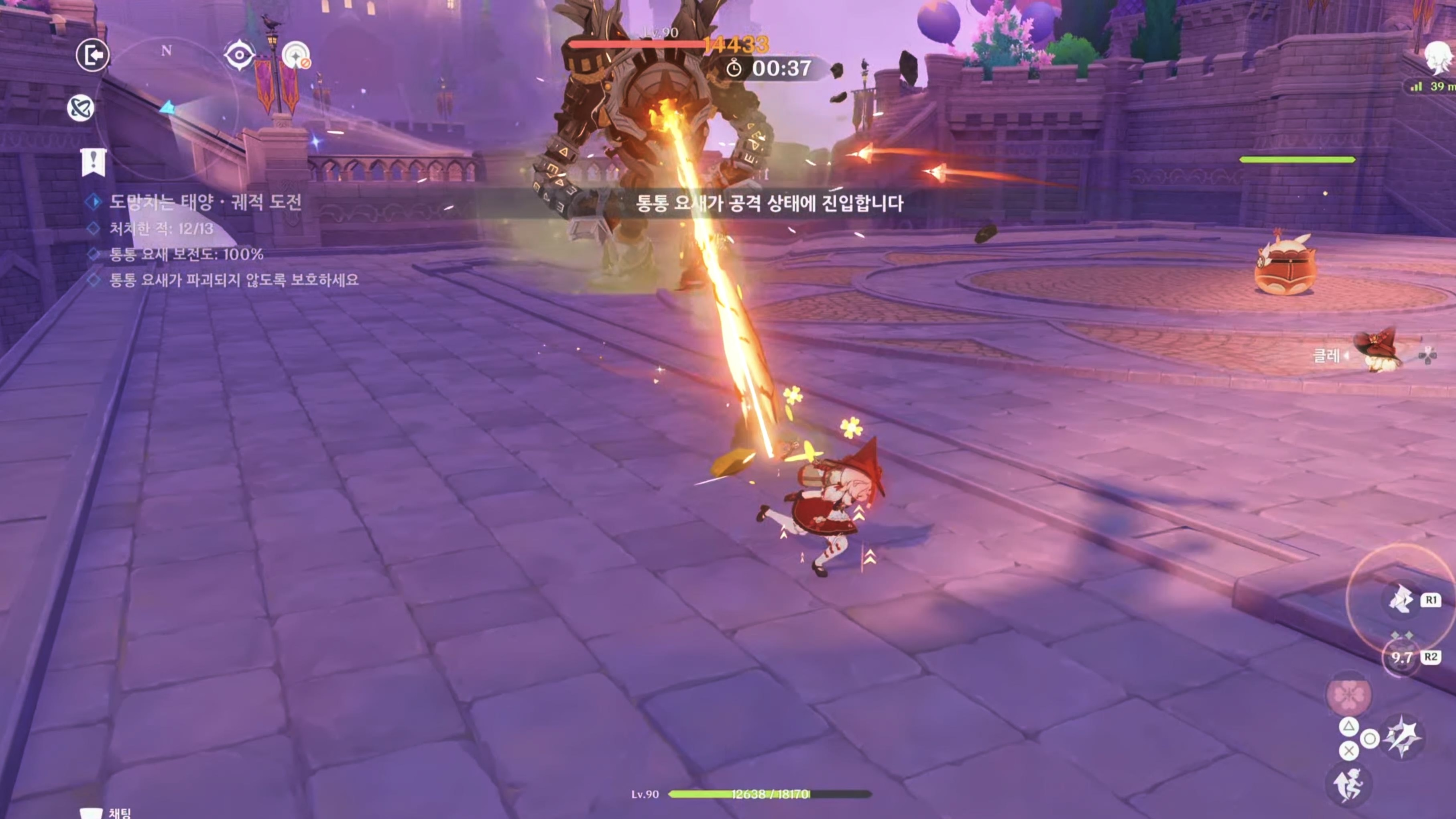This screenshot has height=819, width=1456.
Task: Use the elemental skill on 9.7 cooldown
Action: click(x=1401, y=657)
